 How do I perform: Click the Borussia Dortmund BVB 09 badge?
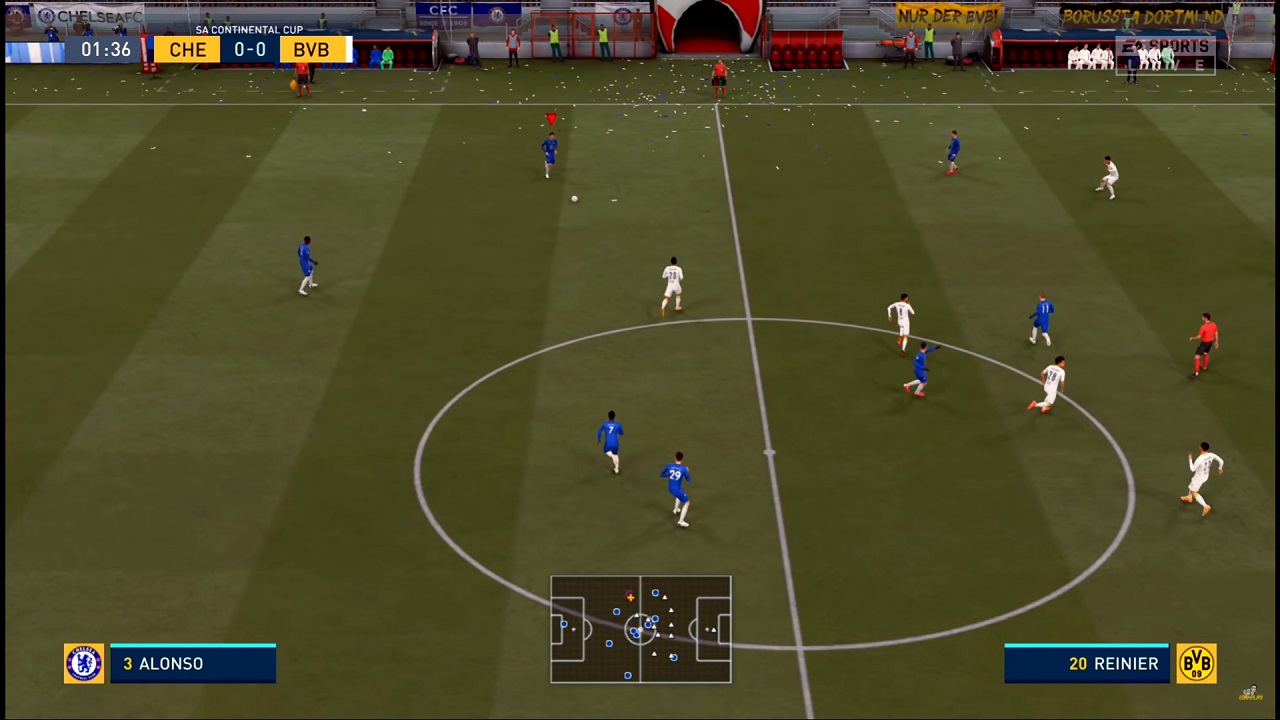[x=1197, y=663]
